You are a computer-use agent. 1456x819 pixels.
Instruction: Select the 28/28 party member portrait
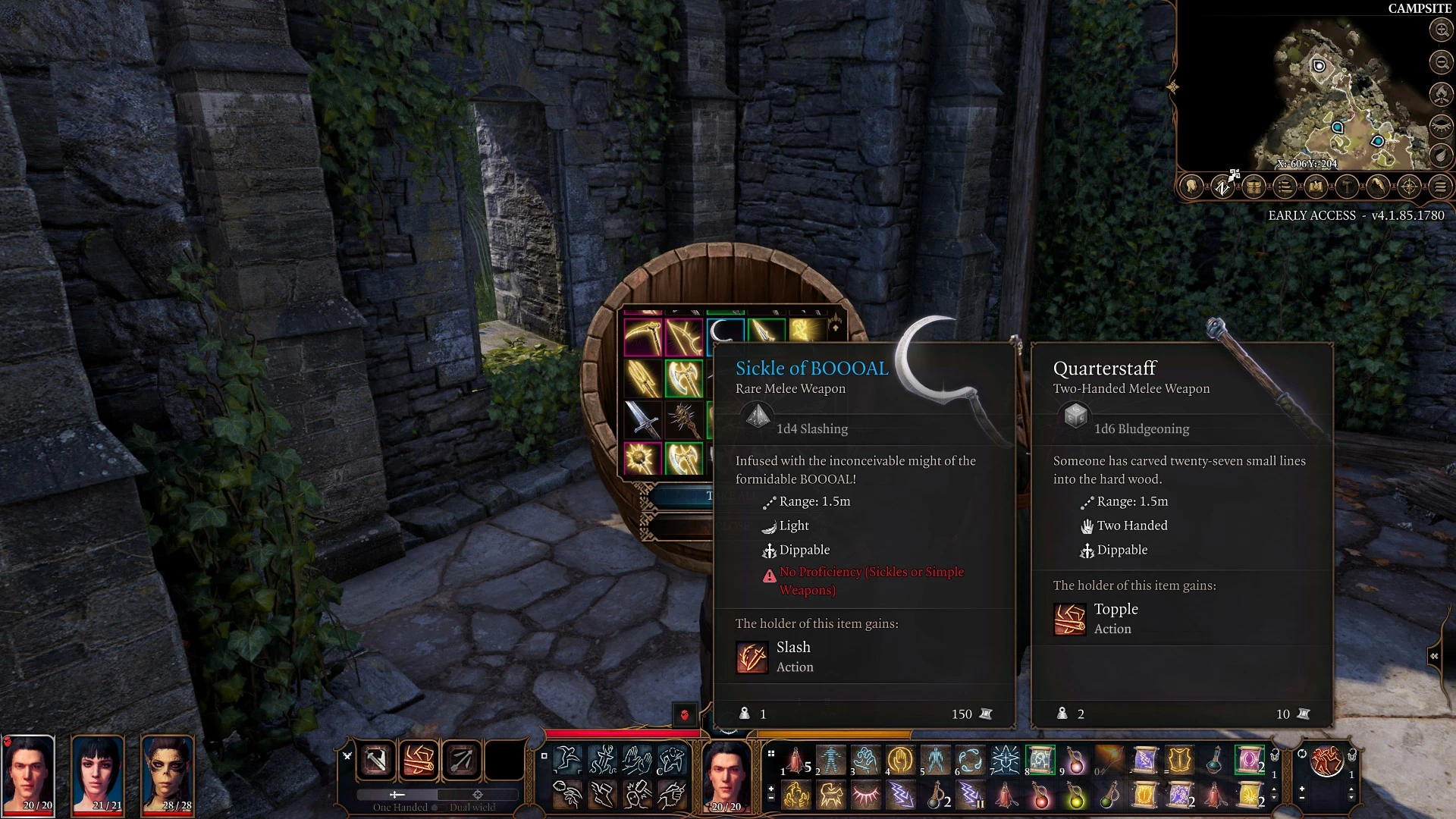168,773
